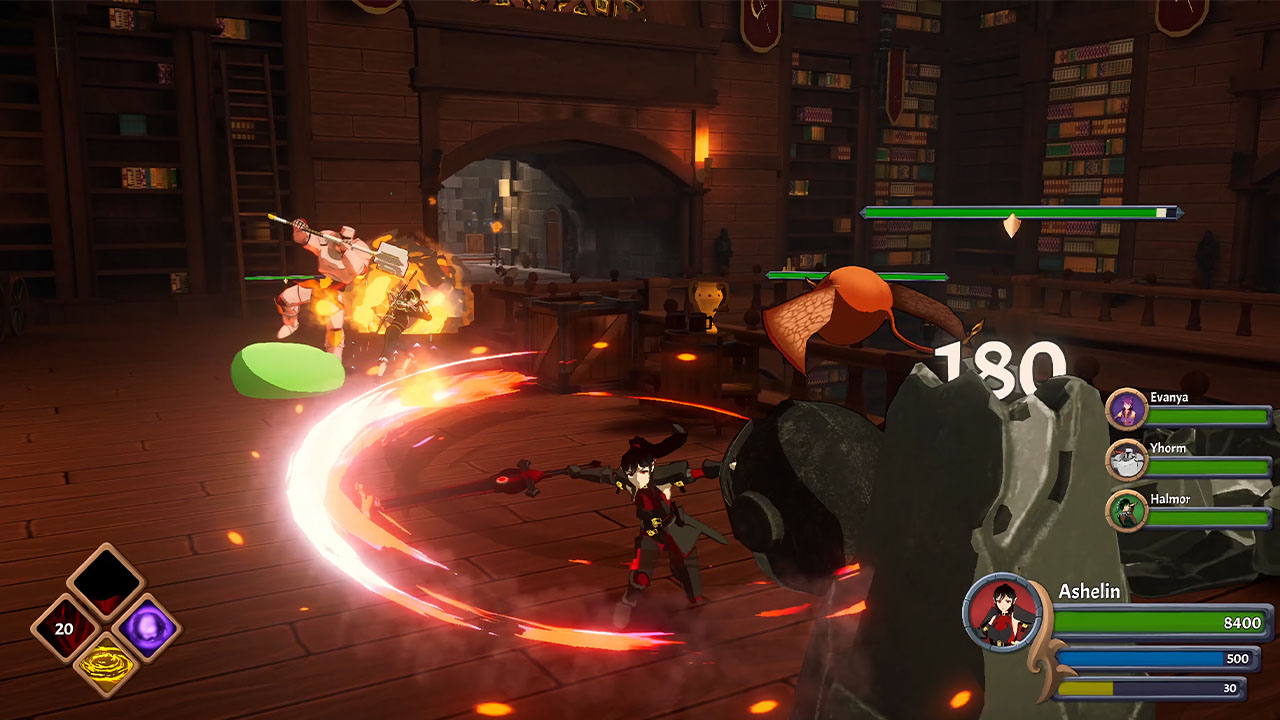1280x720 pixels.
Task: Click the pointer marker under the boss health bar
Action: click(1014, 226)
